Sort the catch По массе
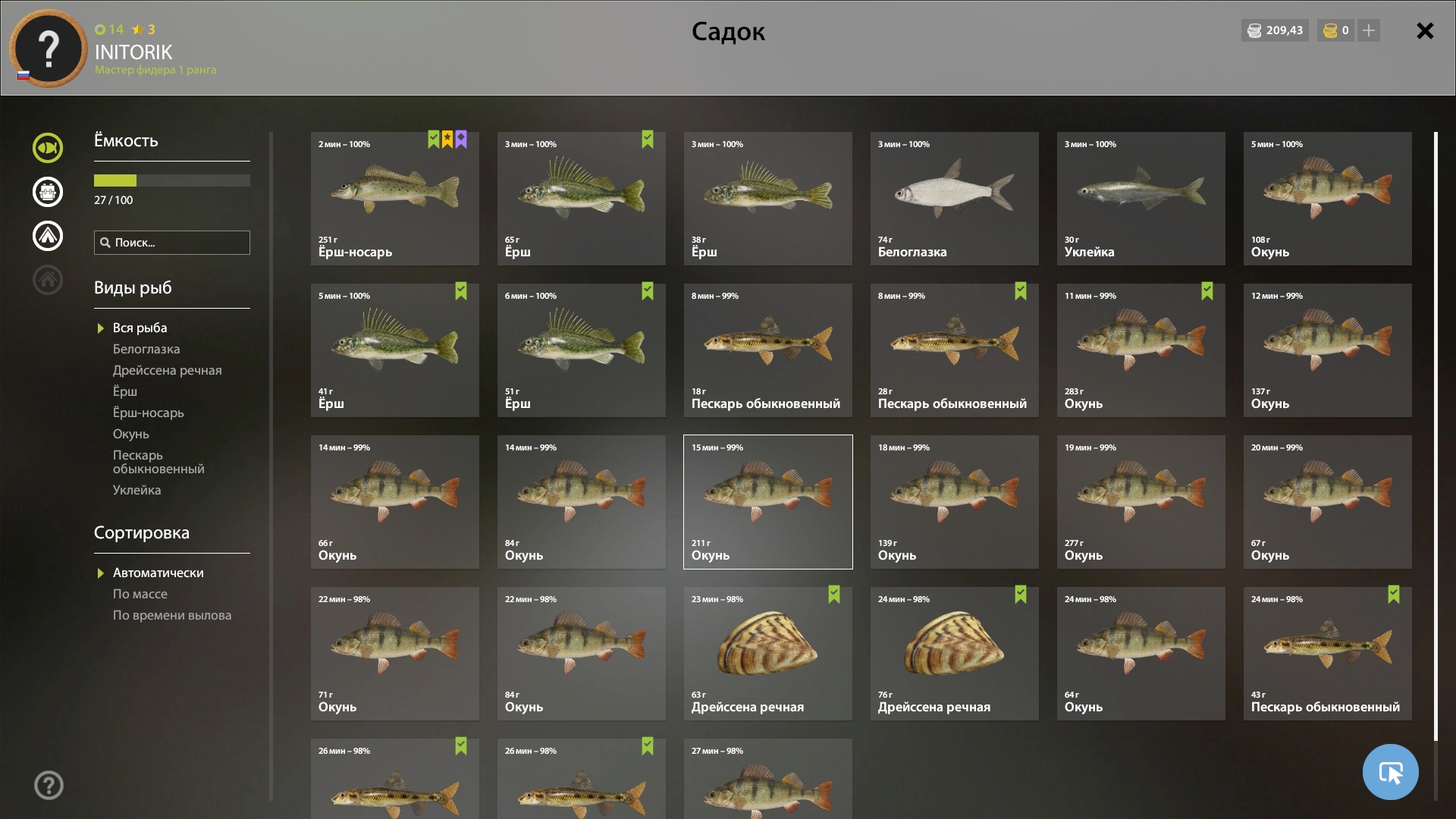This screenshot has height=819, width=1456. tap(140, 594)
